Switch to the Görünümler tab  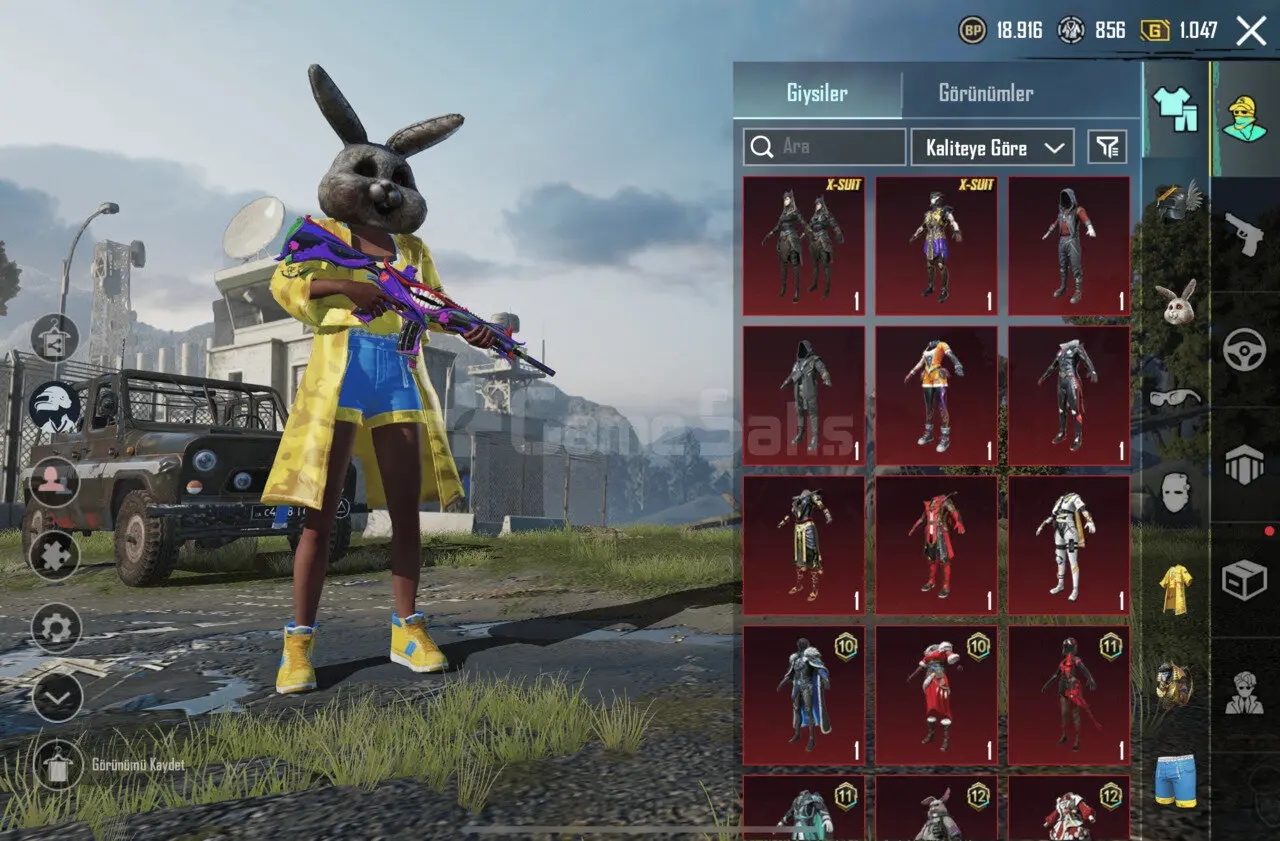pyautogui.click(x=985, y=94)
